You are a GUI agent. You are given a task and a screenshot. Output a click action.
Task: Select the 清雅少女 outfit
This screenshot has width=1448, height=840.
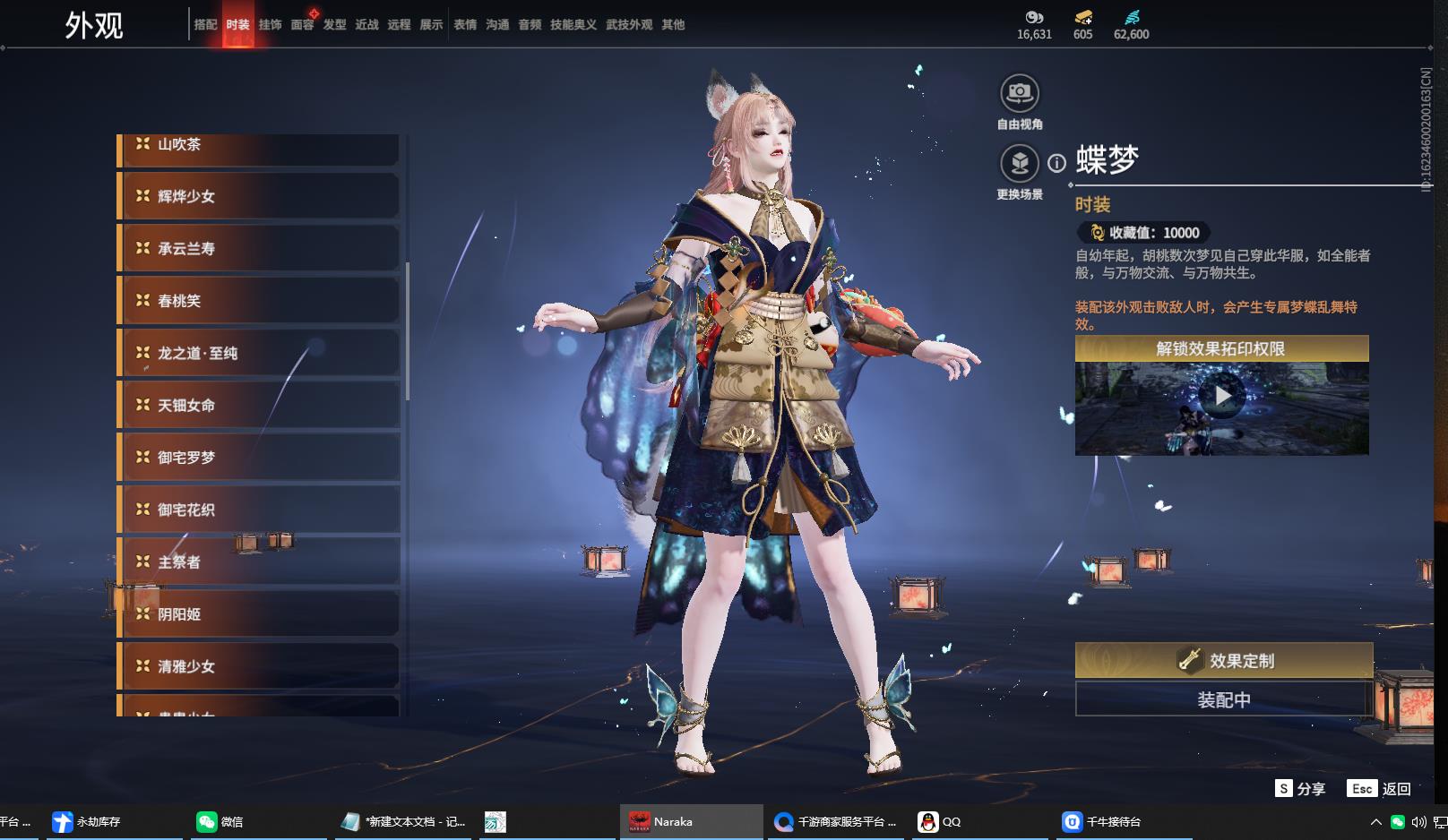point(259,666)
